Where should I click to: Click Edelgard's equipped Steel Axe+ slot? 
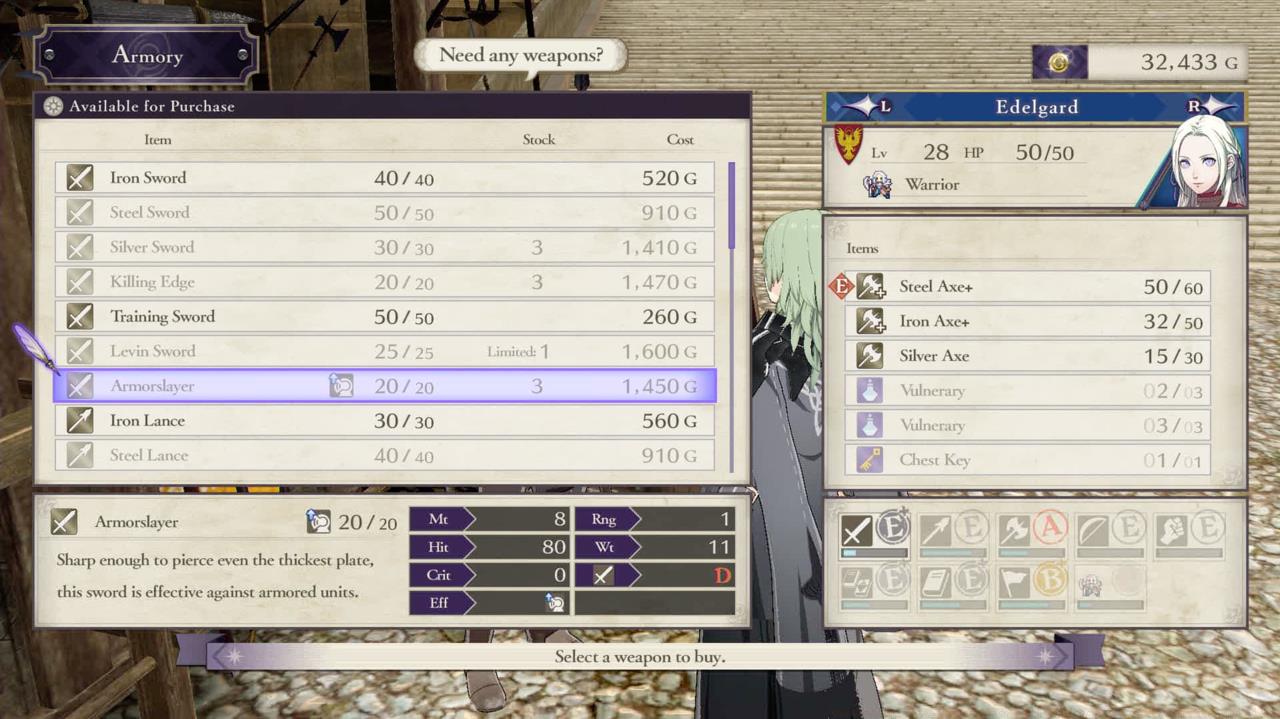pyautogui.click(x=1032, y=287)
